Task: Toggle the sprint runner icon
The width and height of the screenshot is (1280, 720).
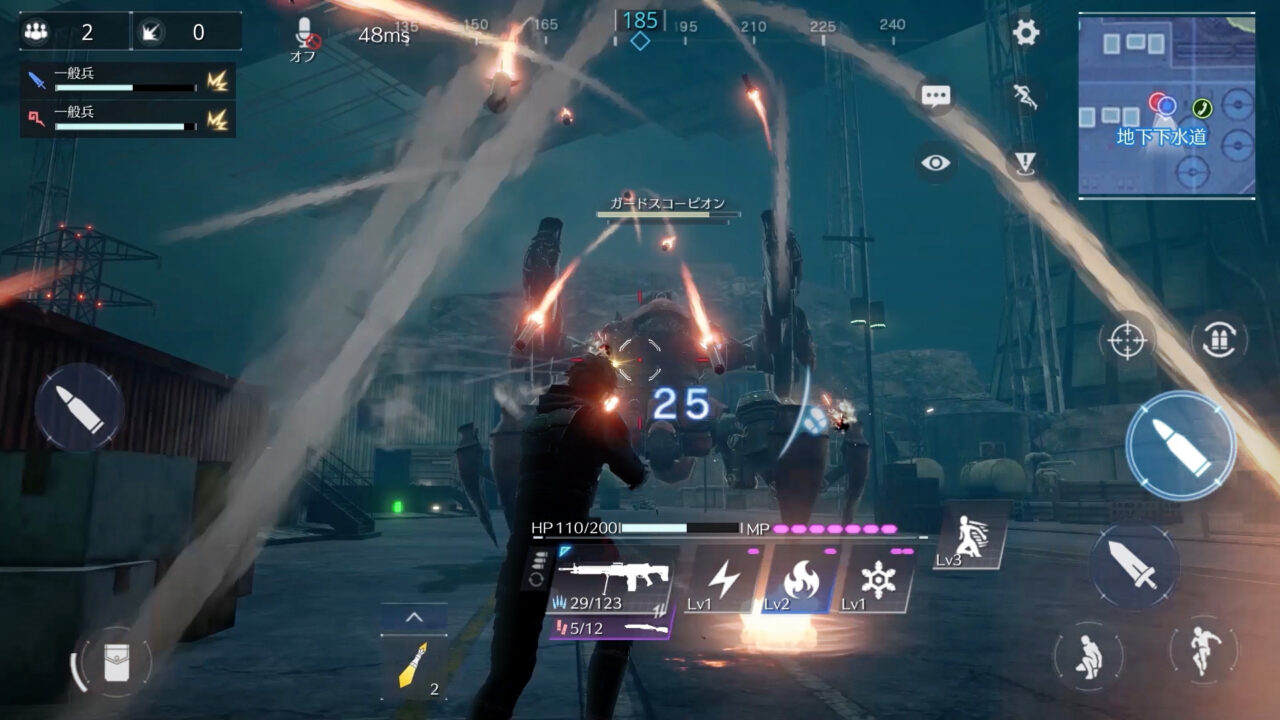Action: pyautogui.click(x=1028, y=97)
